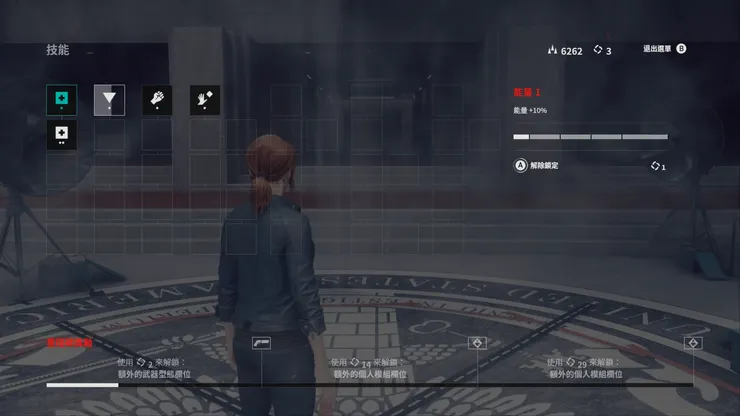The image size is (740, 416).
Task: Click the 29-point personal mod milestone icon
Action: tap(693, 343)
